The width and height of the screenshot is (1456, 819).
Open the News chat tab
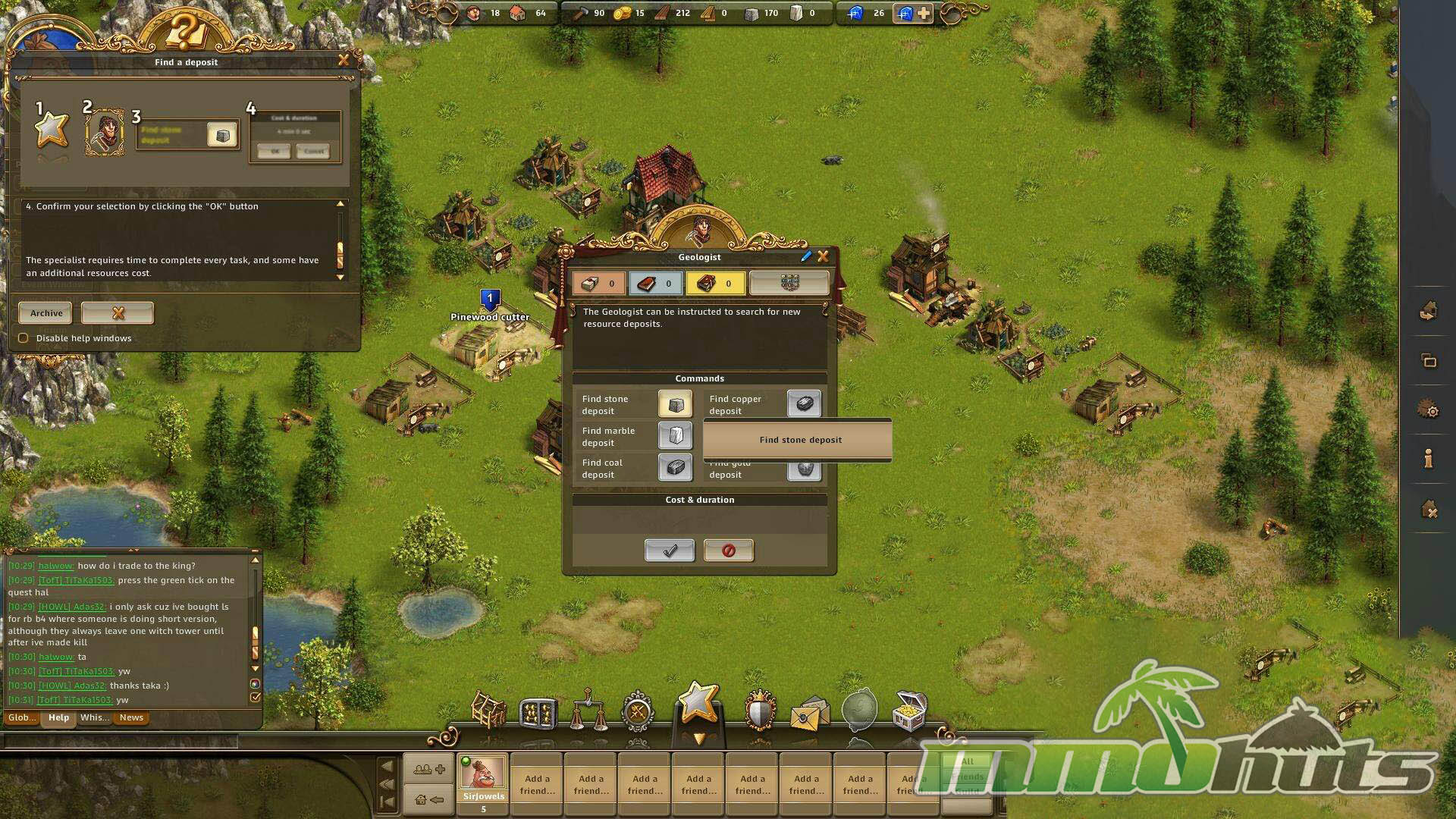click(x=131, y=718)
